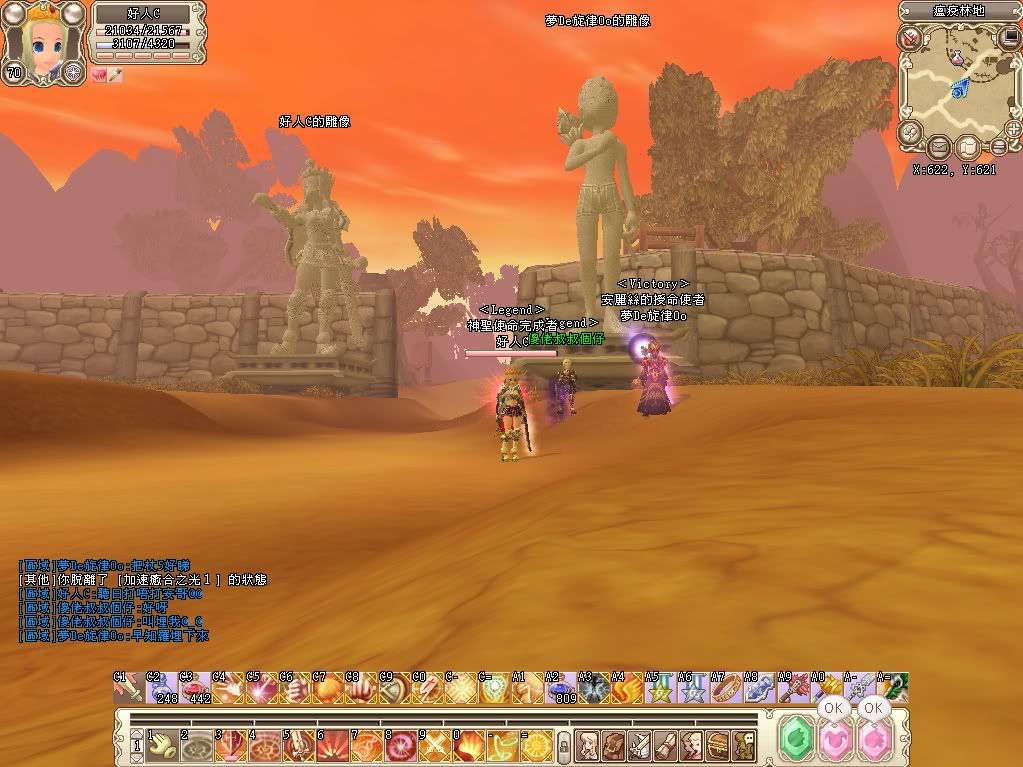Use the item in slot A2 showing 809

[560, 689]
